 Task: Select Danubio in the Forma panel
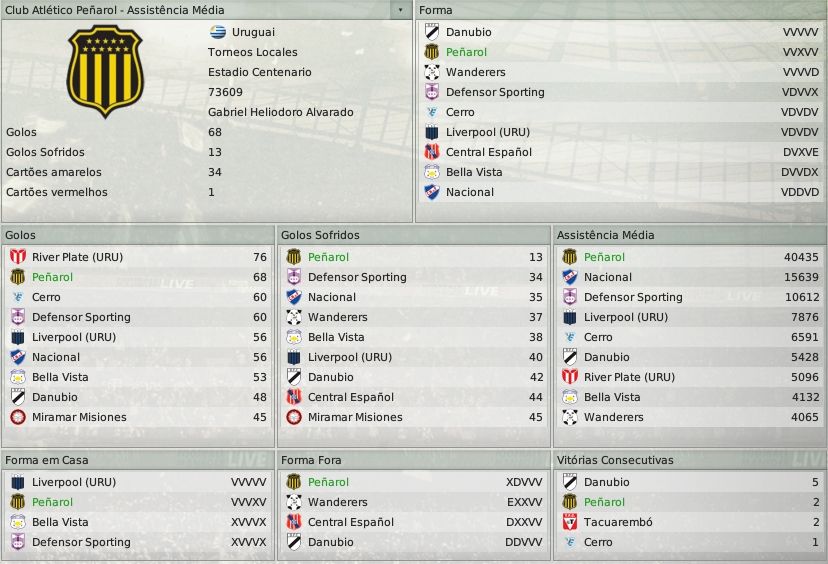(468, 32)
